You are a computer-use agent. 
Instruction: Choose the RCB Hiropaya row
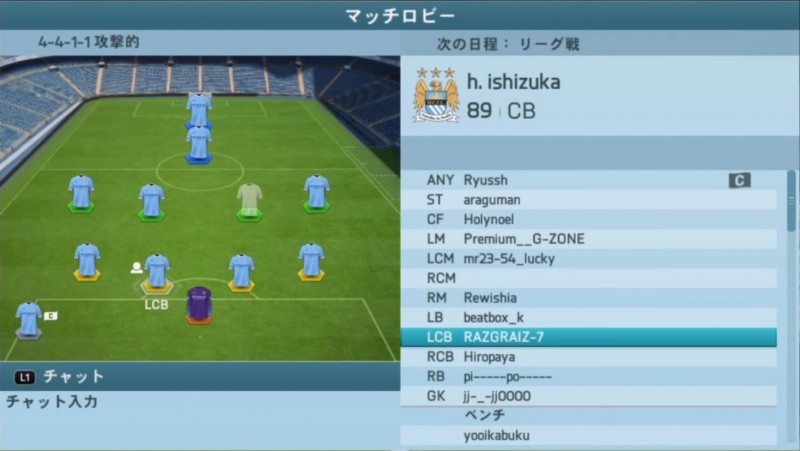pyautogui.click(x=588, y=357)
